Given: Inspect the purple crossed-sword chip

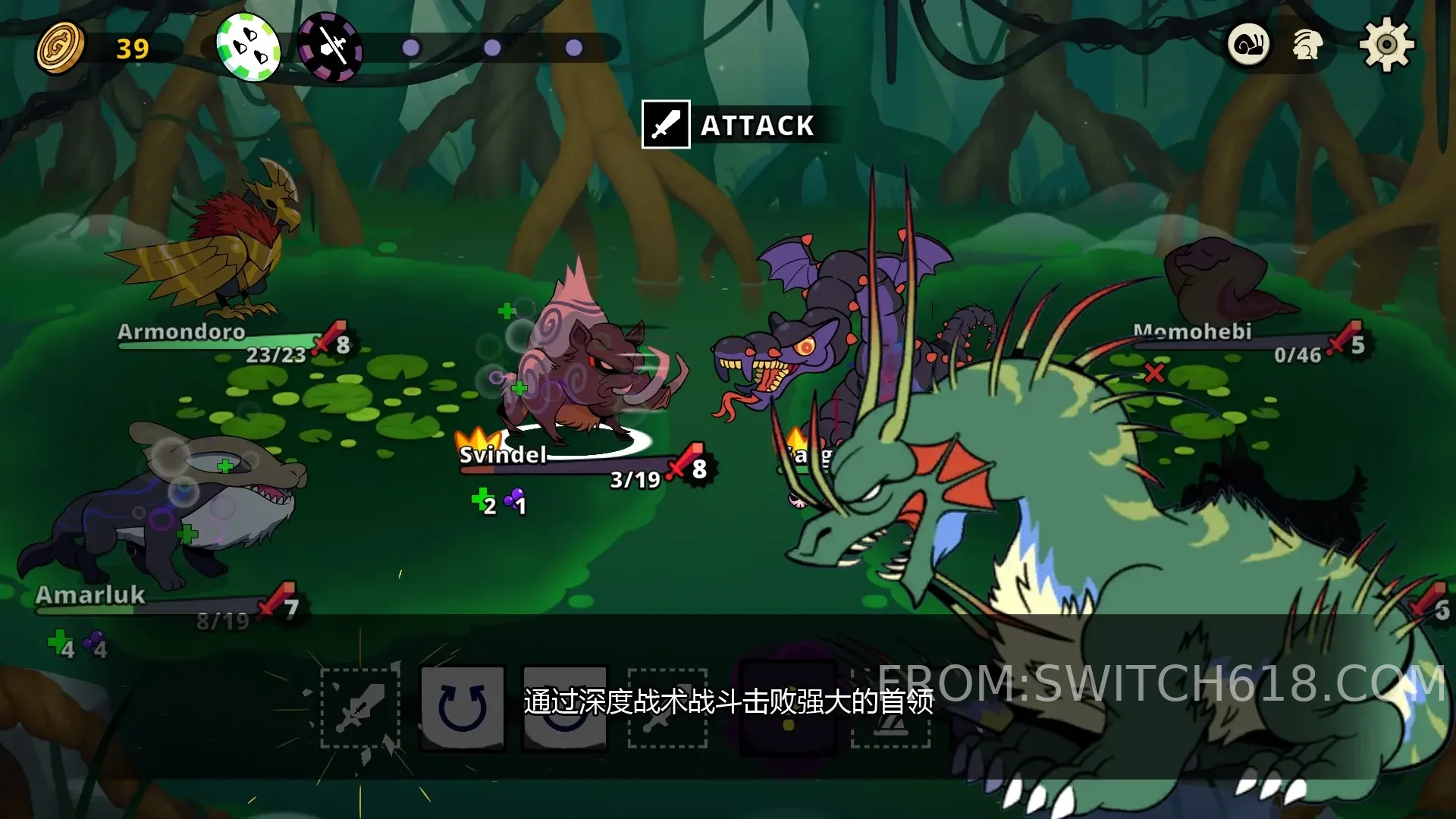Looking at the screenshot, I should click(x=330, y=48).
